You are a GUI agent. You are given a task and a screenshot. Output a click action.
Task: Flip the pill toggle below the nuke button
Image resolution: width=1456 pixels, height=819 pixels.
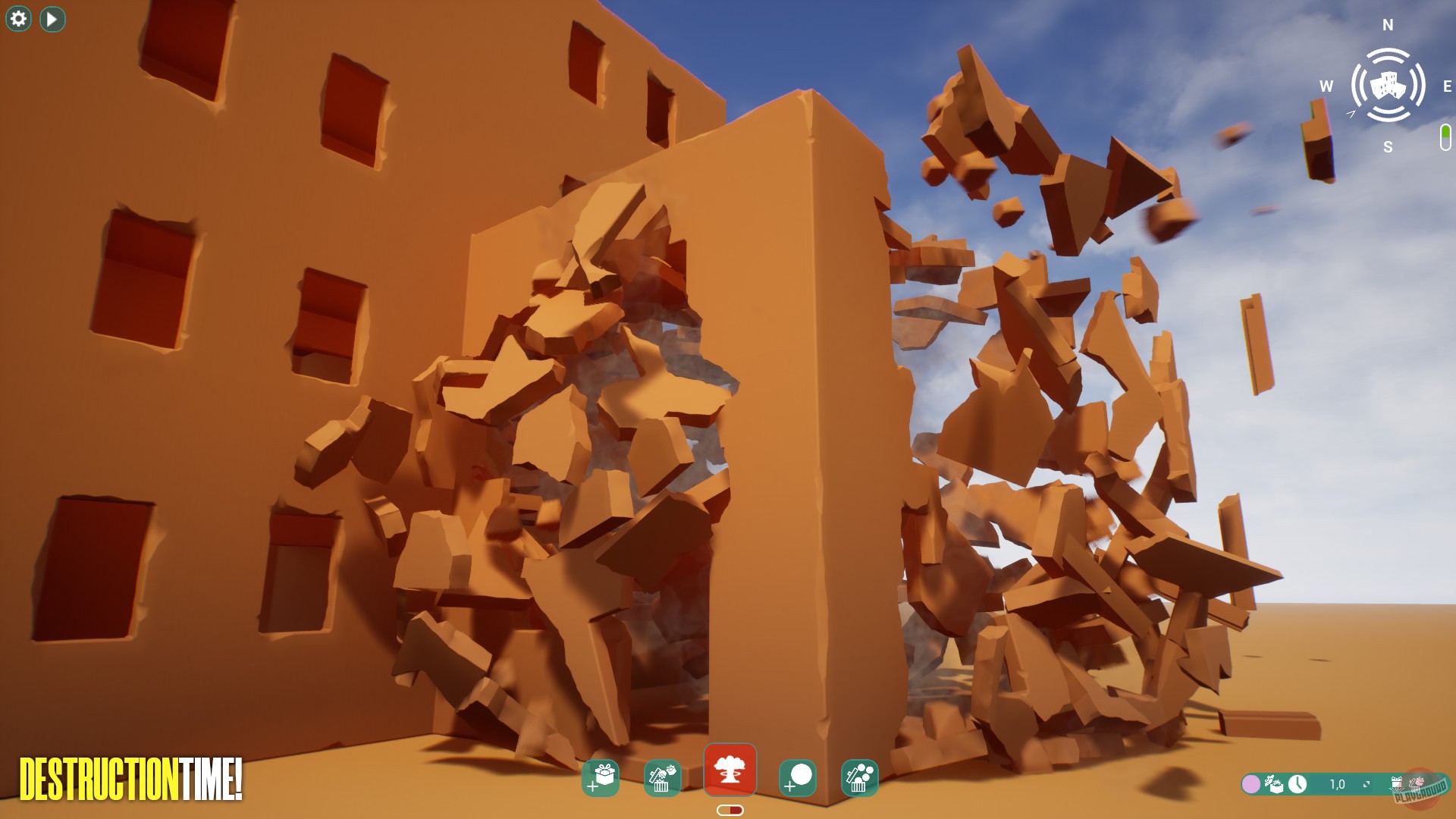730,810
